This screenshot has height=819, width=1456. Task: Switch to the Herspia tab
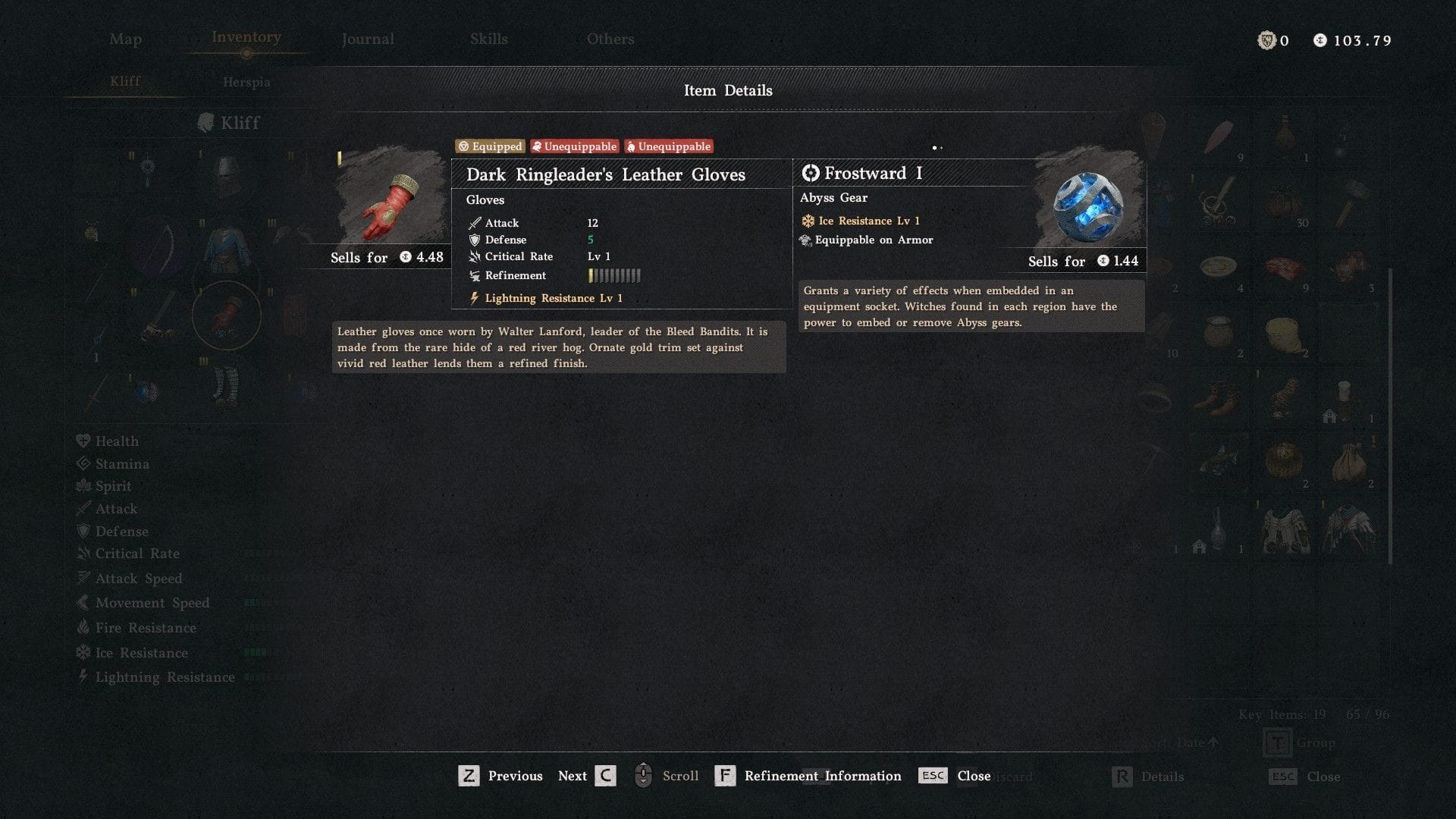coord(245,82)
